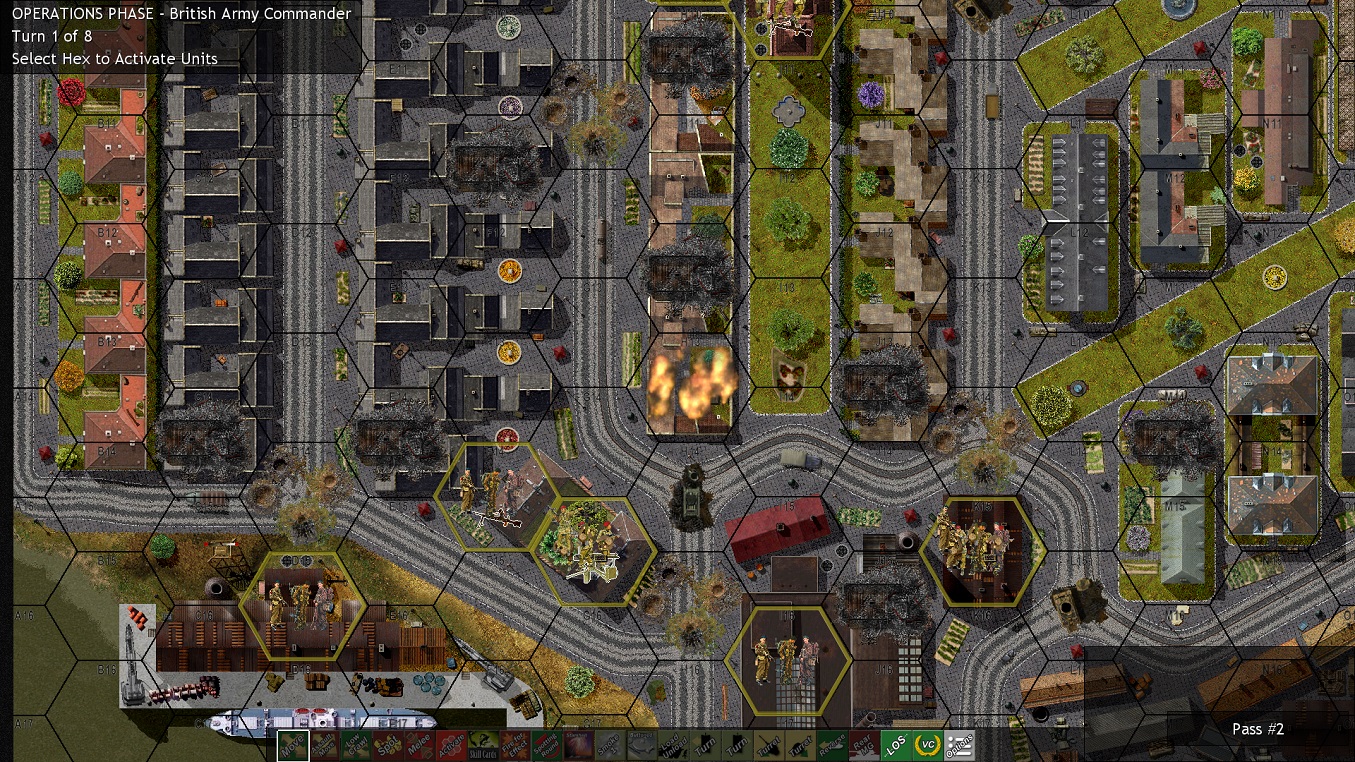The image size is (1355, 762).
Task: Select the Smoke 1 command icon
Action: click(611, 744)
